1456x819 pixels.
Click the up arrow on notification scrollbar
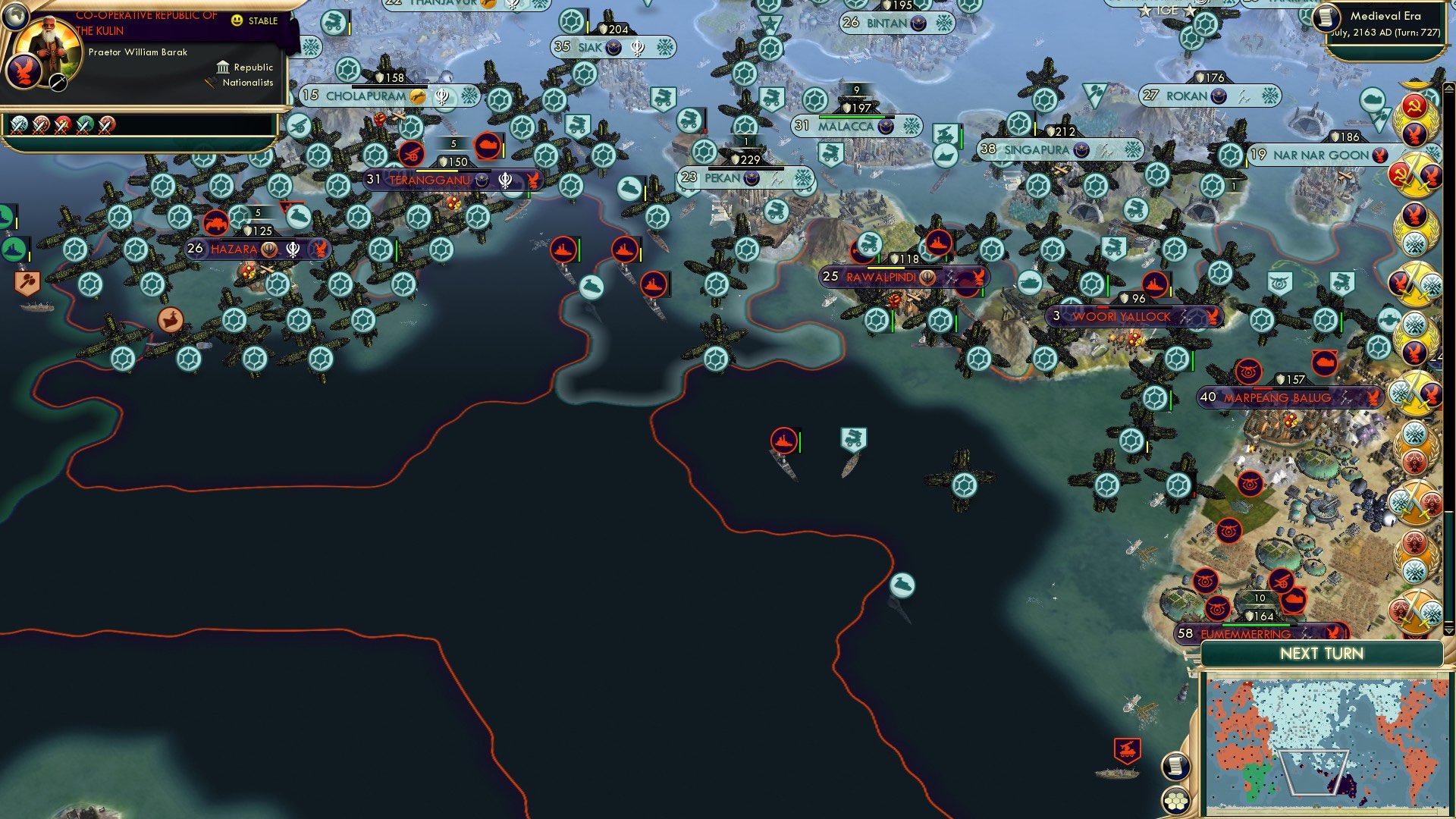[1450, 87]
